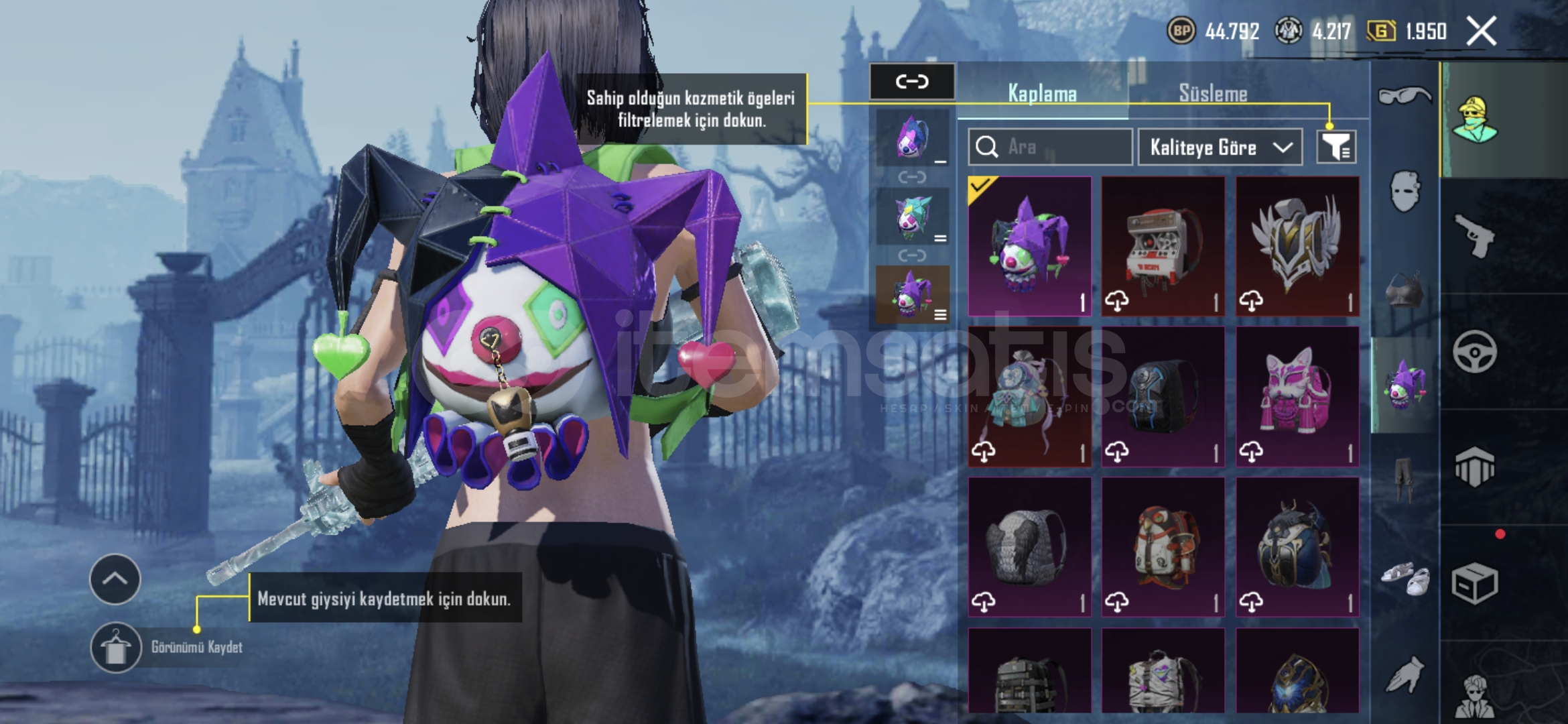Switch to the pistol weapons section

(1475, 235)
